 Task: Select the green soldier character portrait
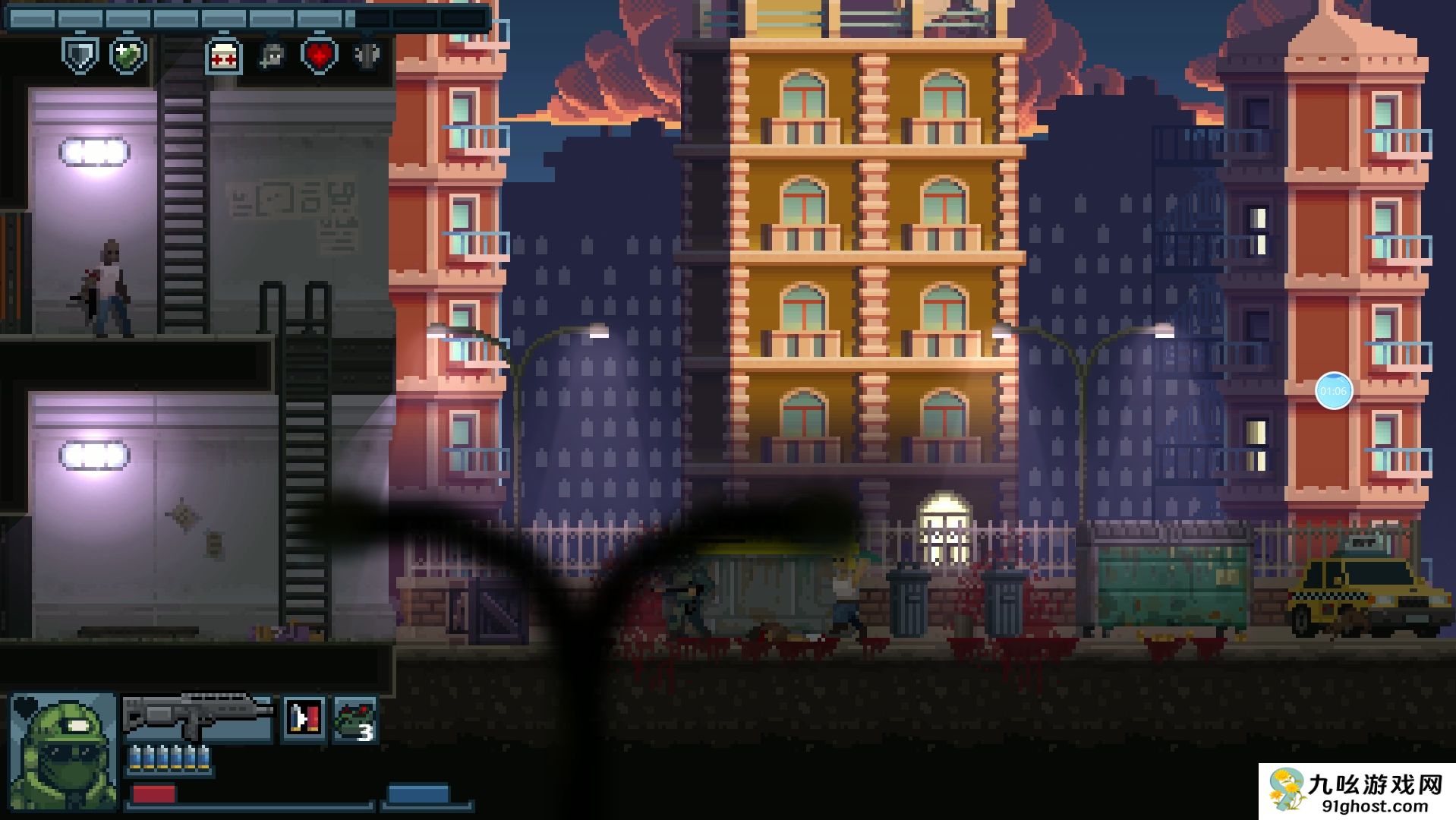[63, 750]
